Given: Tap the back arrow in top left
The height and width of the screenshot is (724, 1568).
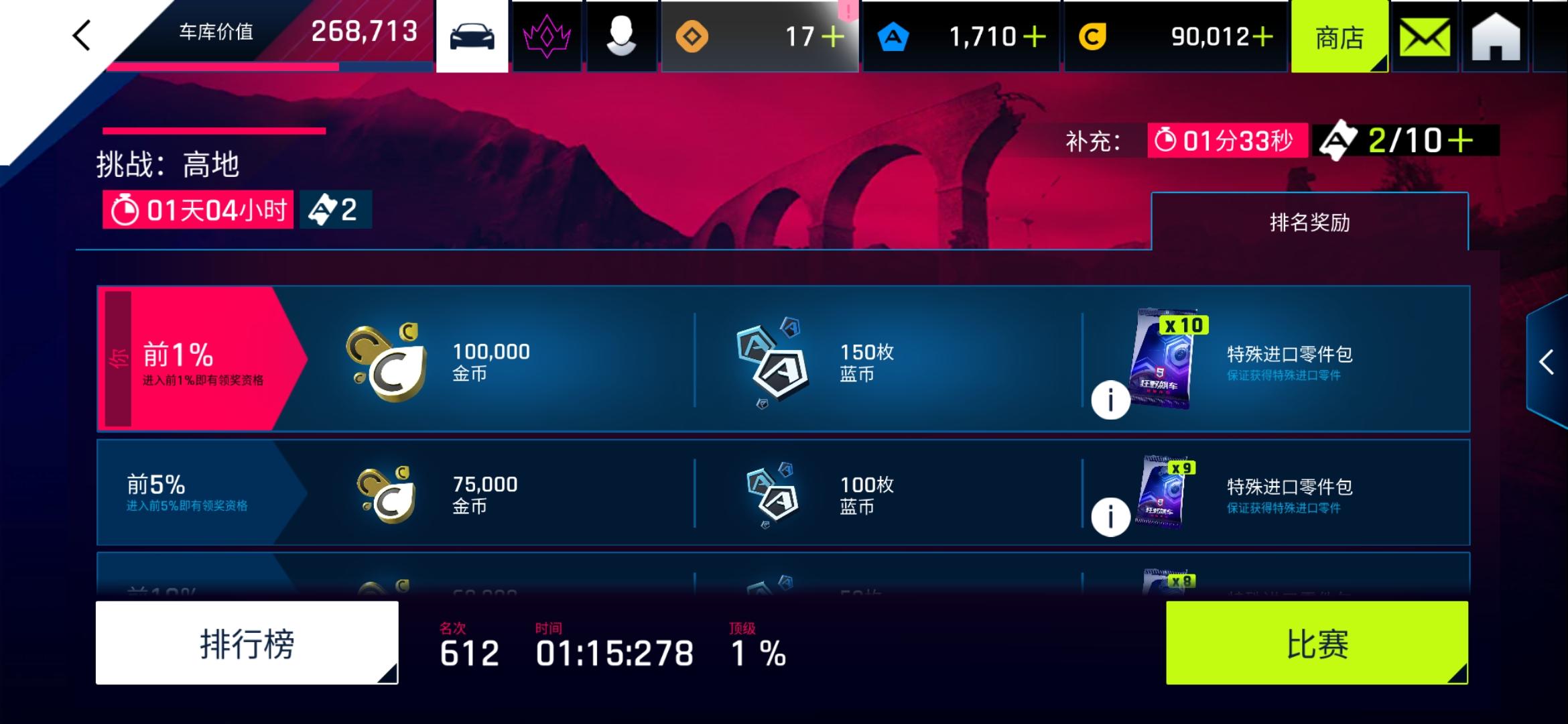Looking at the screenshot, I should 80,36.
